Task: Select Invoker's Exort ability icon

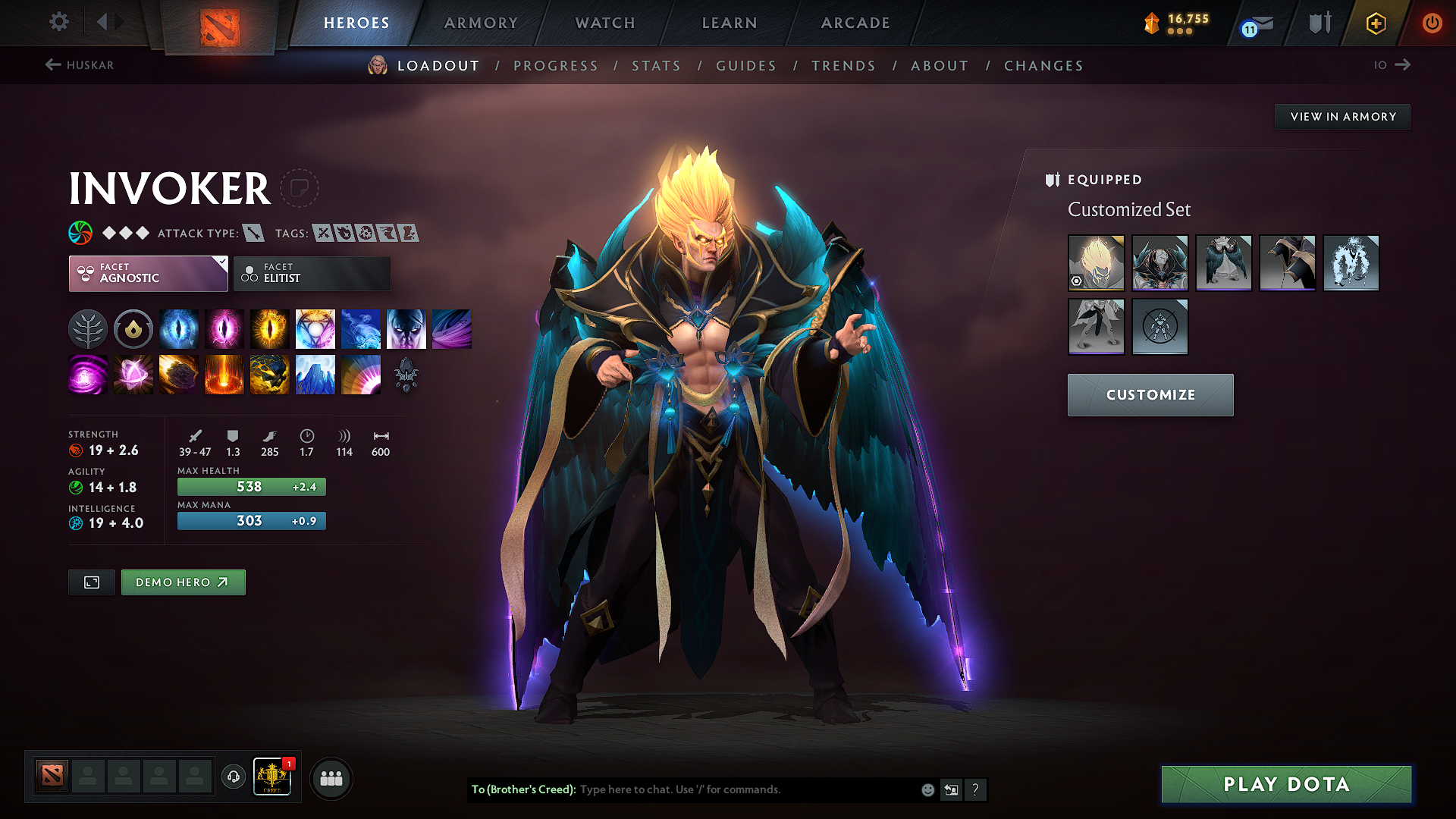Action: (270, 329)
